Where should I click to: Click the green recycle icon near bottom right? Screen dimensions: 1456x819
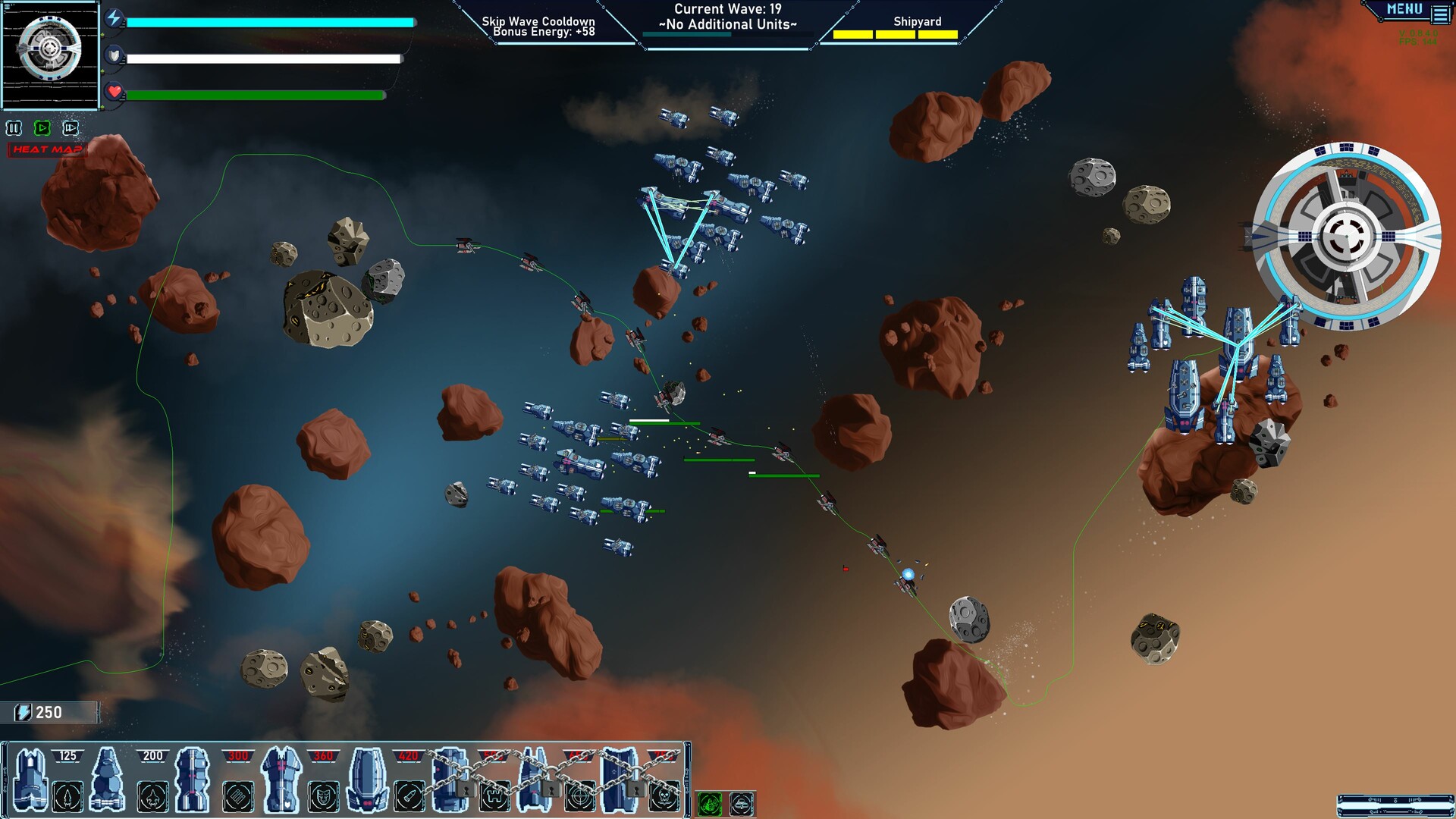710,804
